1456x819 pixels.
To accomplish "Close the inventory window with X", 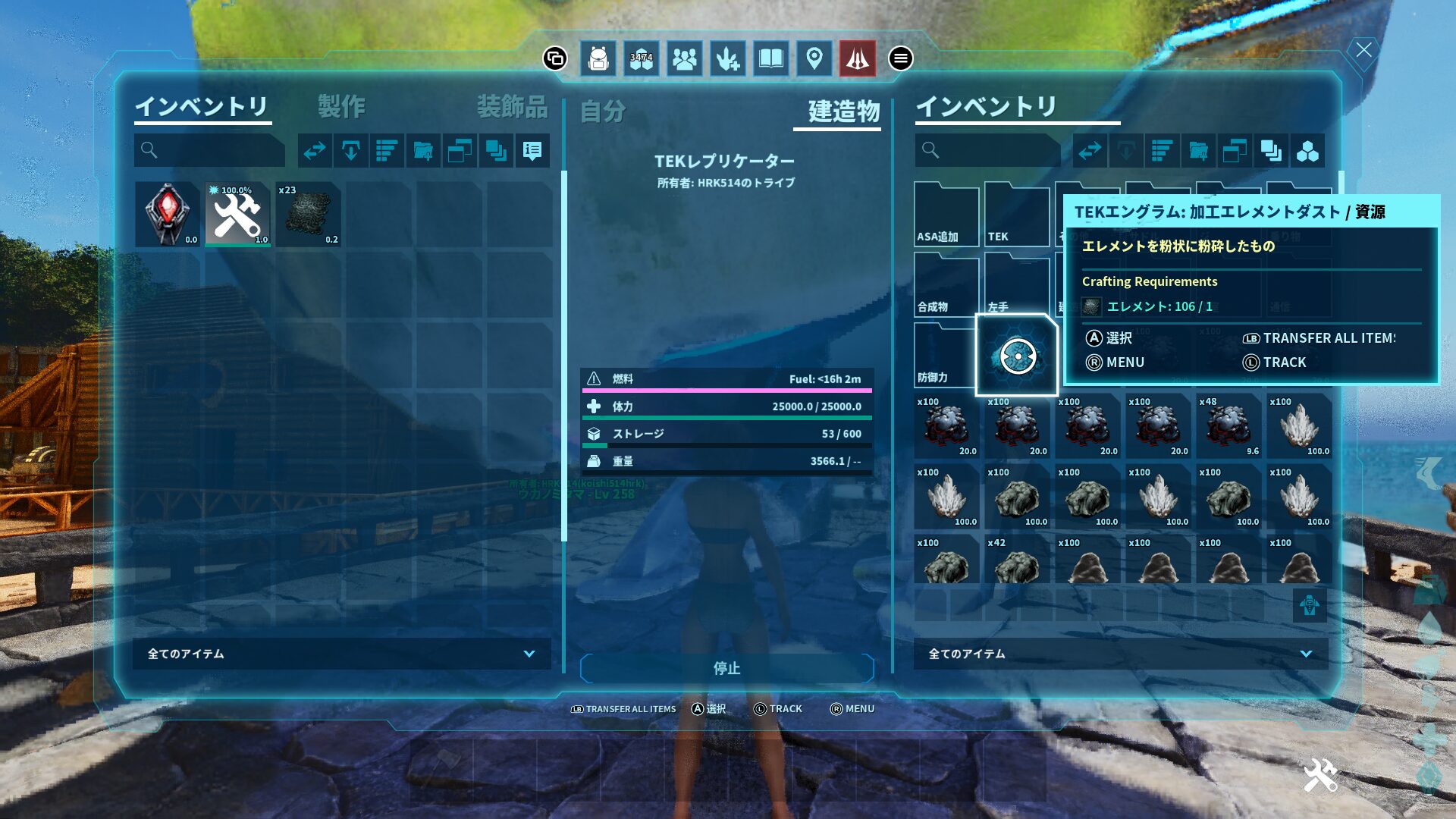I will click(1363, 50).
